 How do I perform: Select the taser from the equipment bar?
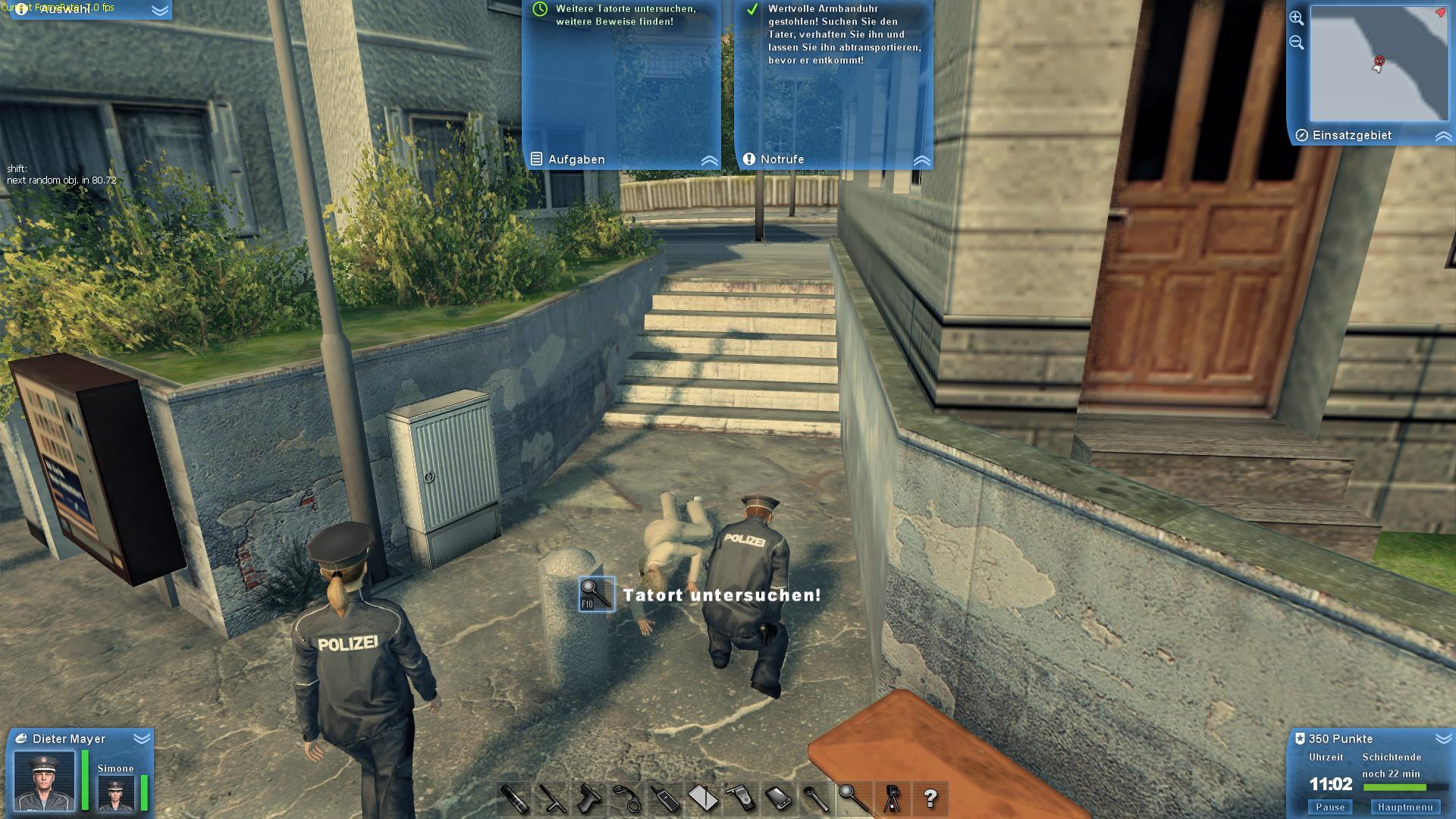pos(590,796)
